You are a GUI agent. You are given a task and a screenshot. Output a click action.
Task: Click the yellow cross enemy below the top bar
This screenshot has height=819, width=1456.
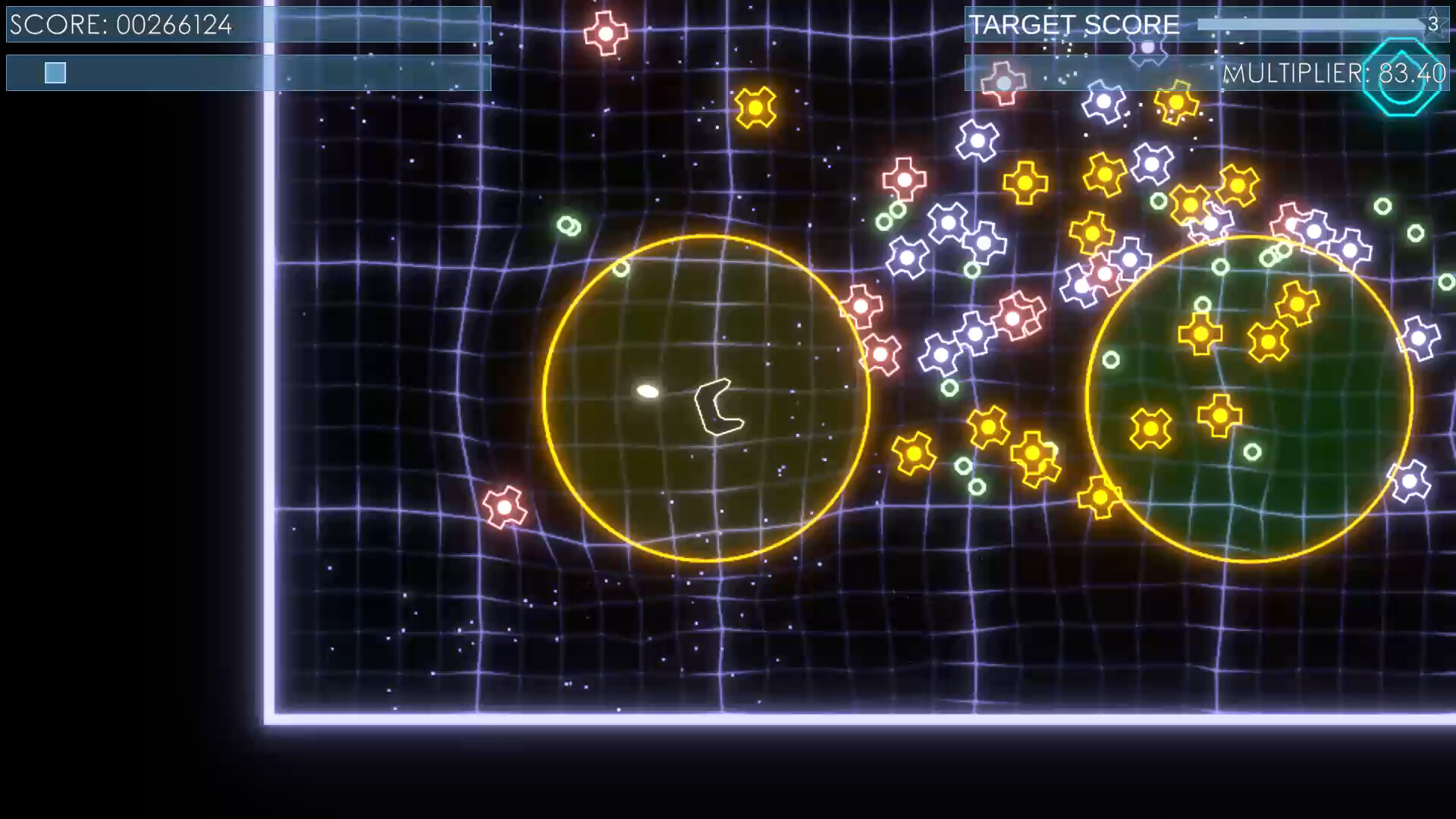click(755, 107)
